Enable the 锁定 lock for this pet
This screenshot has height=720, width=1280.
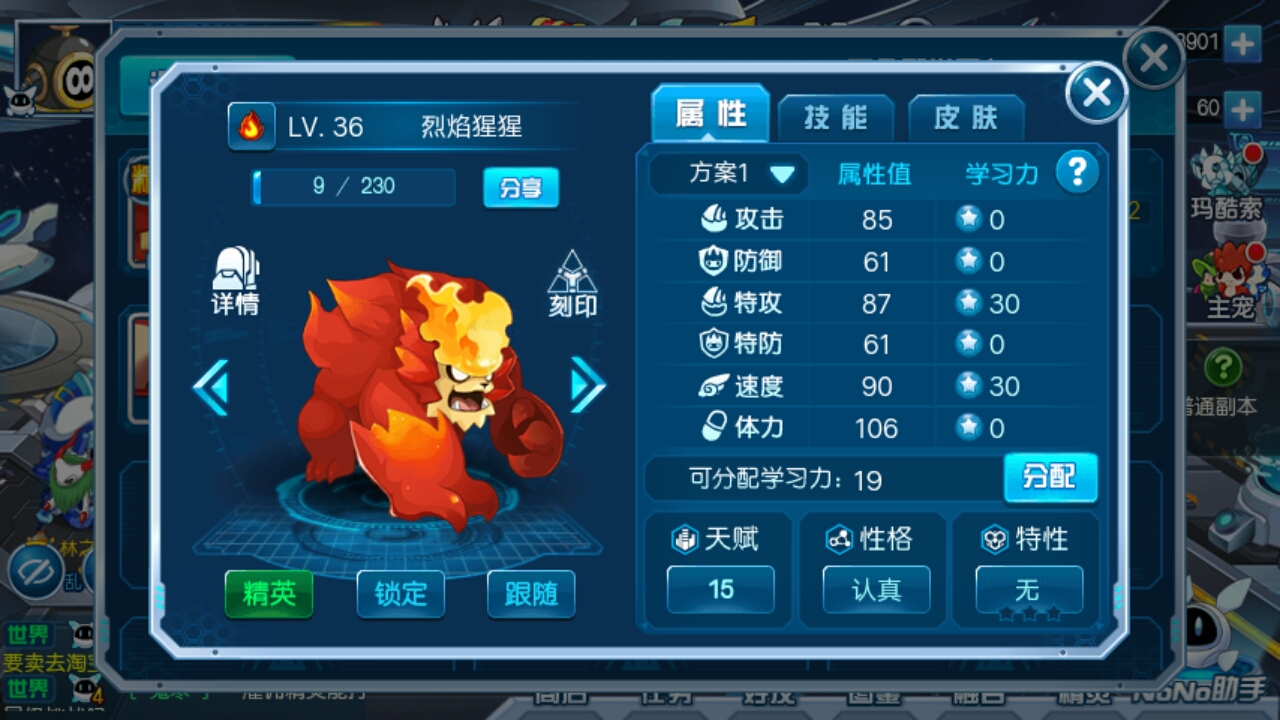[400, 594]
